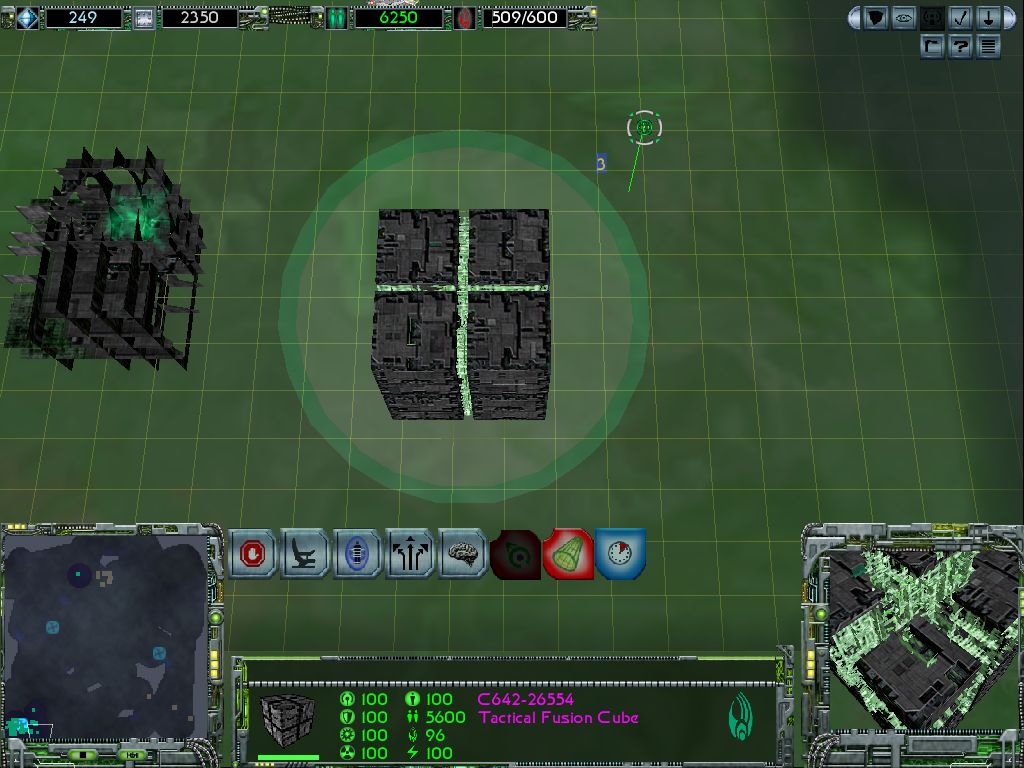This screenshot has height=768, width=1024.
Task: Activate the dark green ring special weapon
Action: [x=515, y=554]
